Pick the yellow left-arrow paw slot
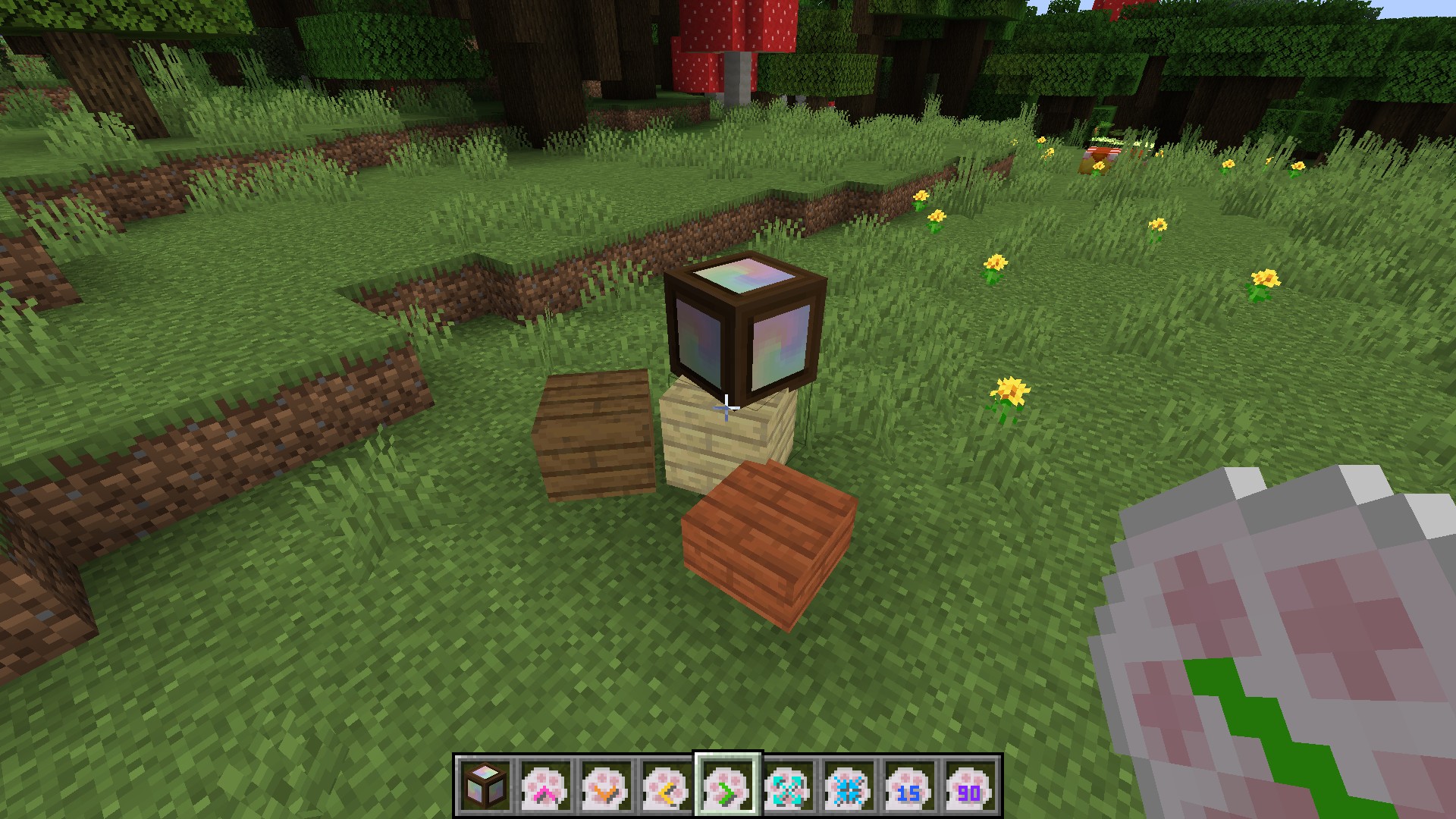 (x=667, y=785)
